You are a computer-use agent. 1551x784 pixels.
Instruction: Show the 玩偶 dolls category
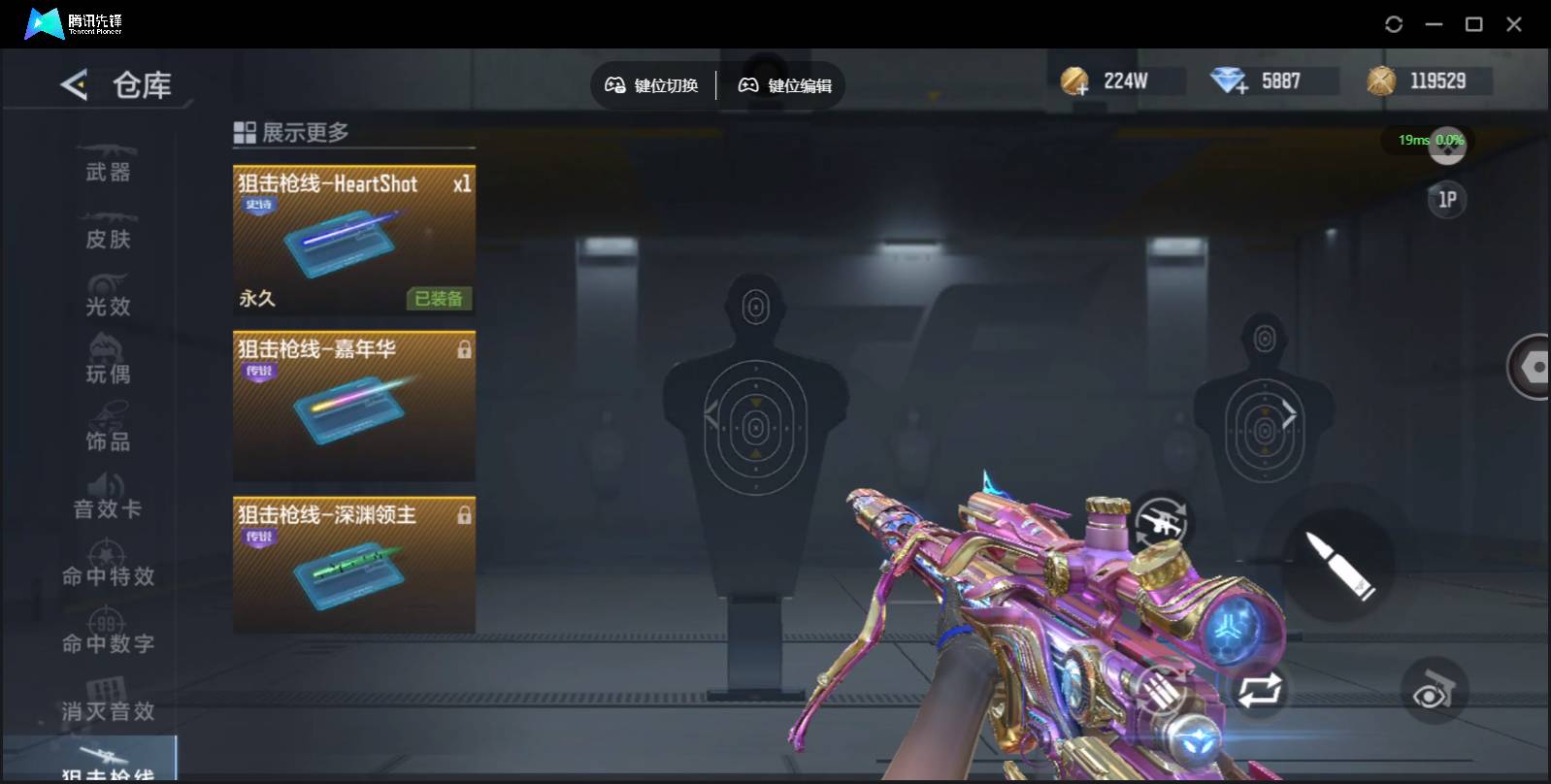pyautogui.click(x=108, y=365)
